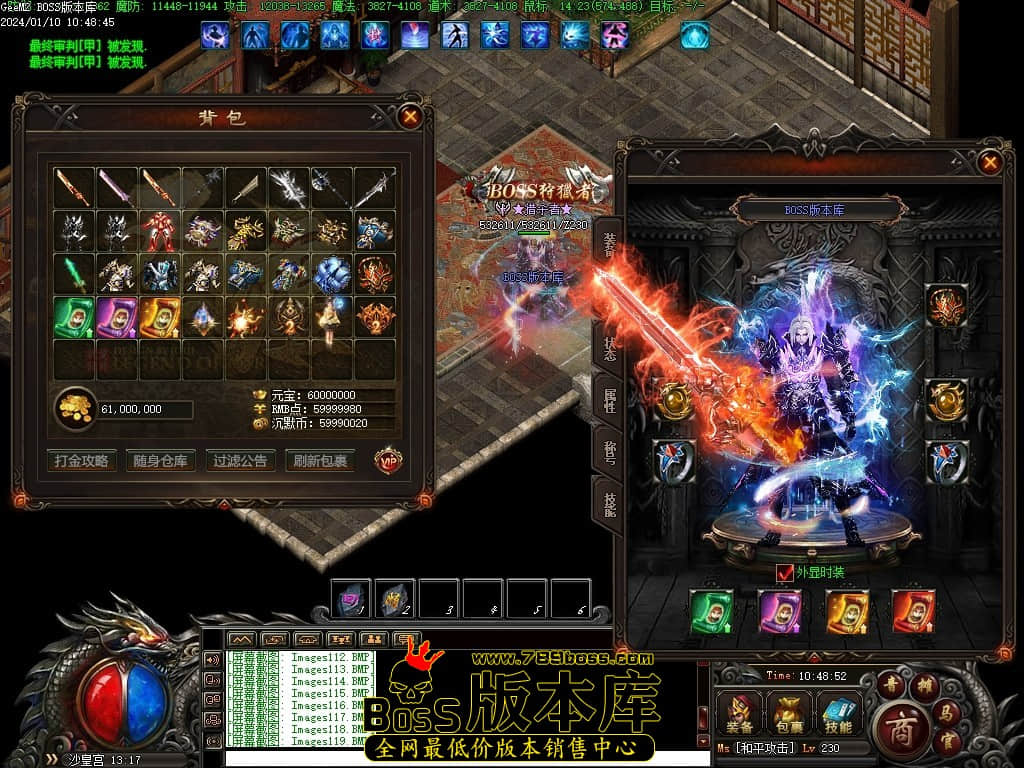Close the character equipment panel
Viewport: 1024px width, 768px height.
(989, 162)
